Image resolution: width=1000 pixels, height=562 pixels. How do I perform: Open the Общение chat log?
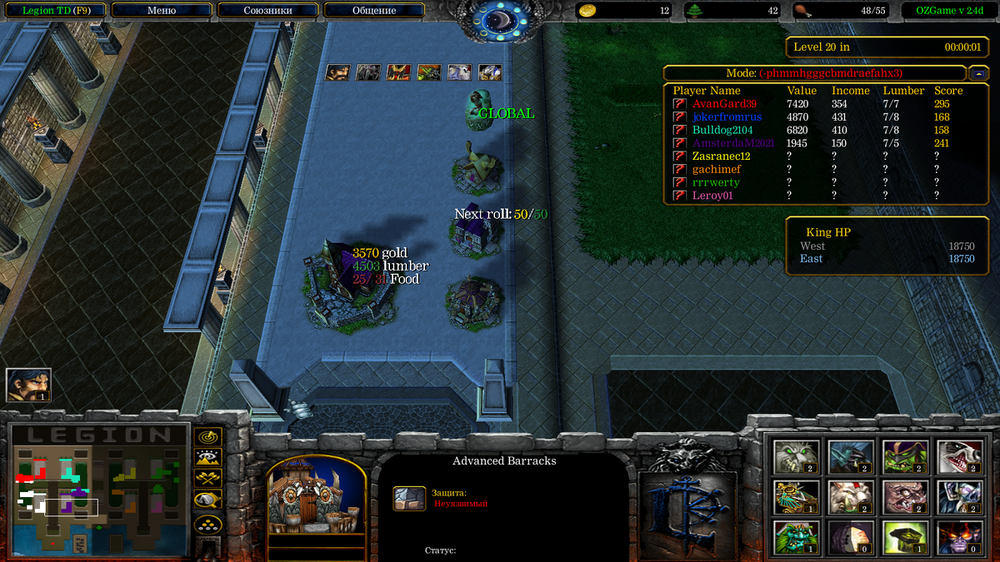point(374,11)
